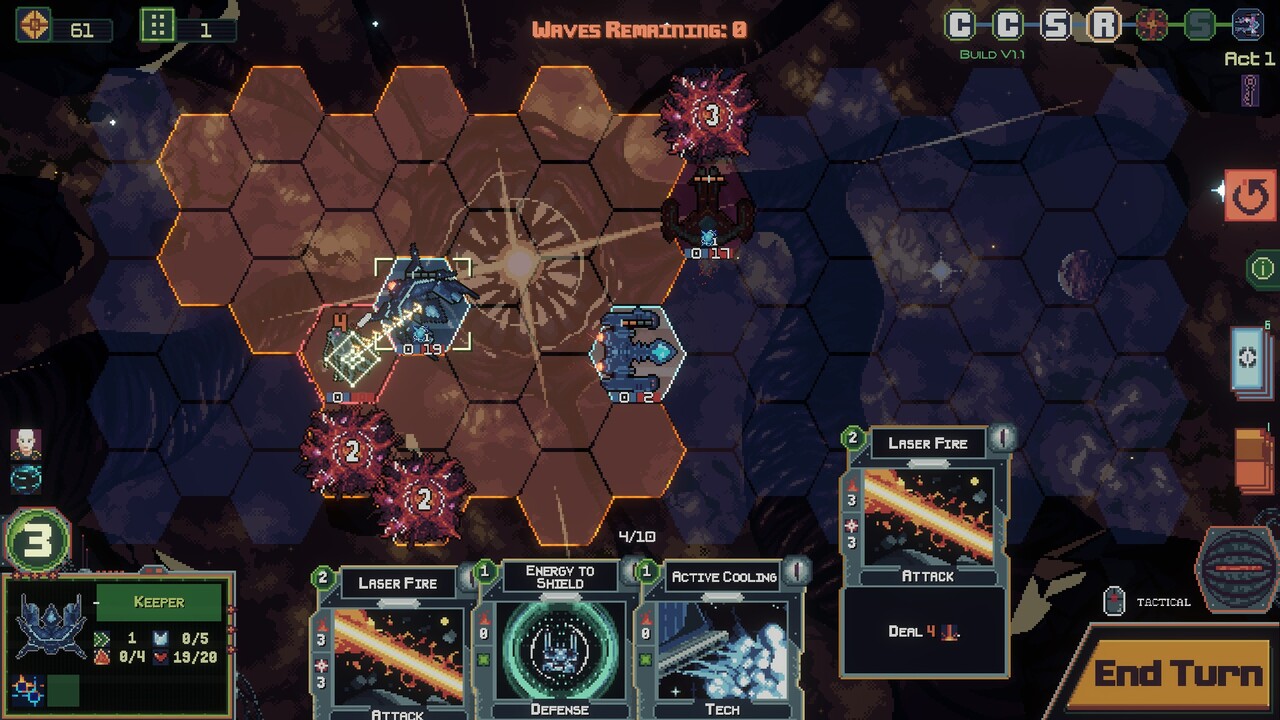Viewport: 1280px width, 720px height.
Task: Open the green info button
Action: pos(1262,268)
